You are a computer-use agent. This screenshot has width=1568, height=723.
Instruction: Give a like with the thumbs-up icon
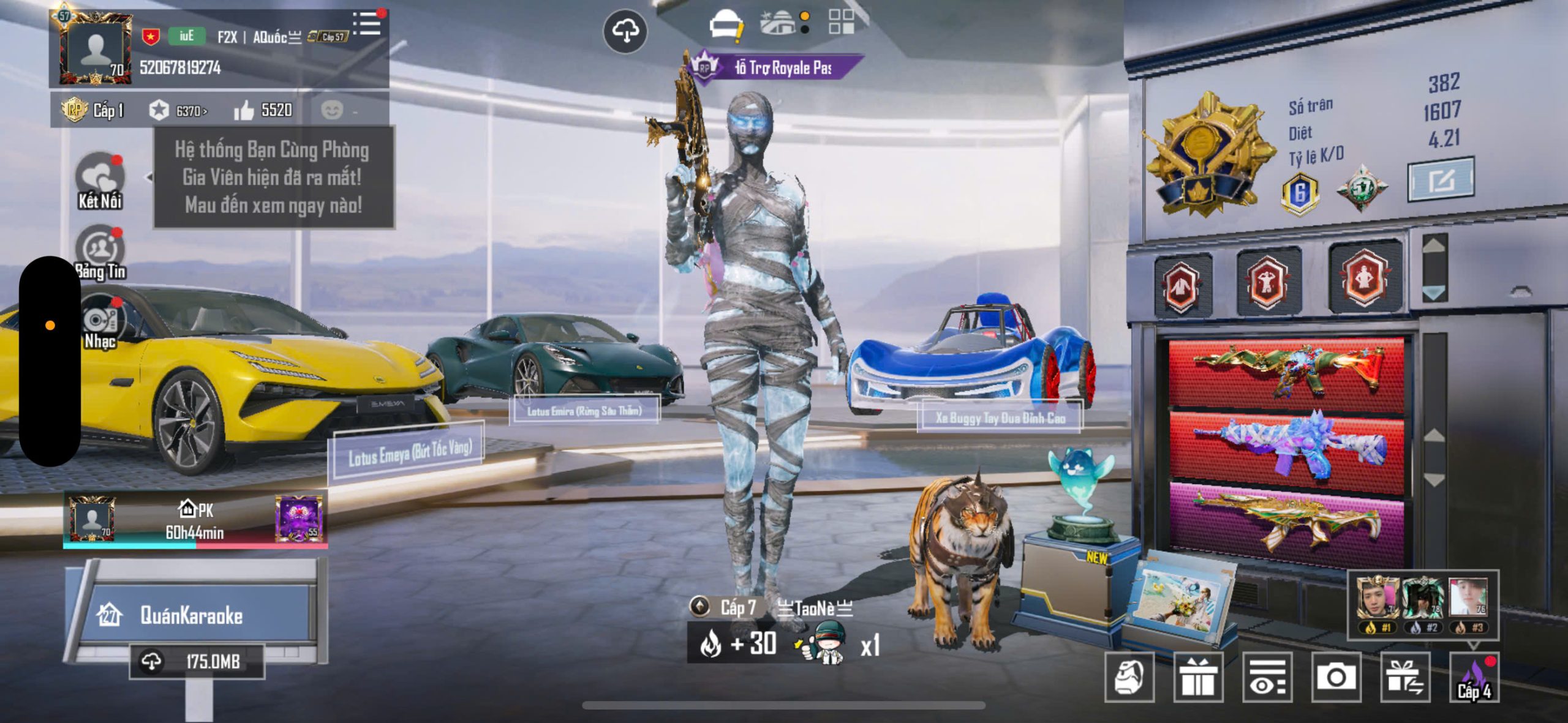point(244,110)
